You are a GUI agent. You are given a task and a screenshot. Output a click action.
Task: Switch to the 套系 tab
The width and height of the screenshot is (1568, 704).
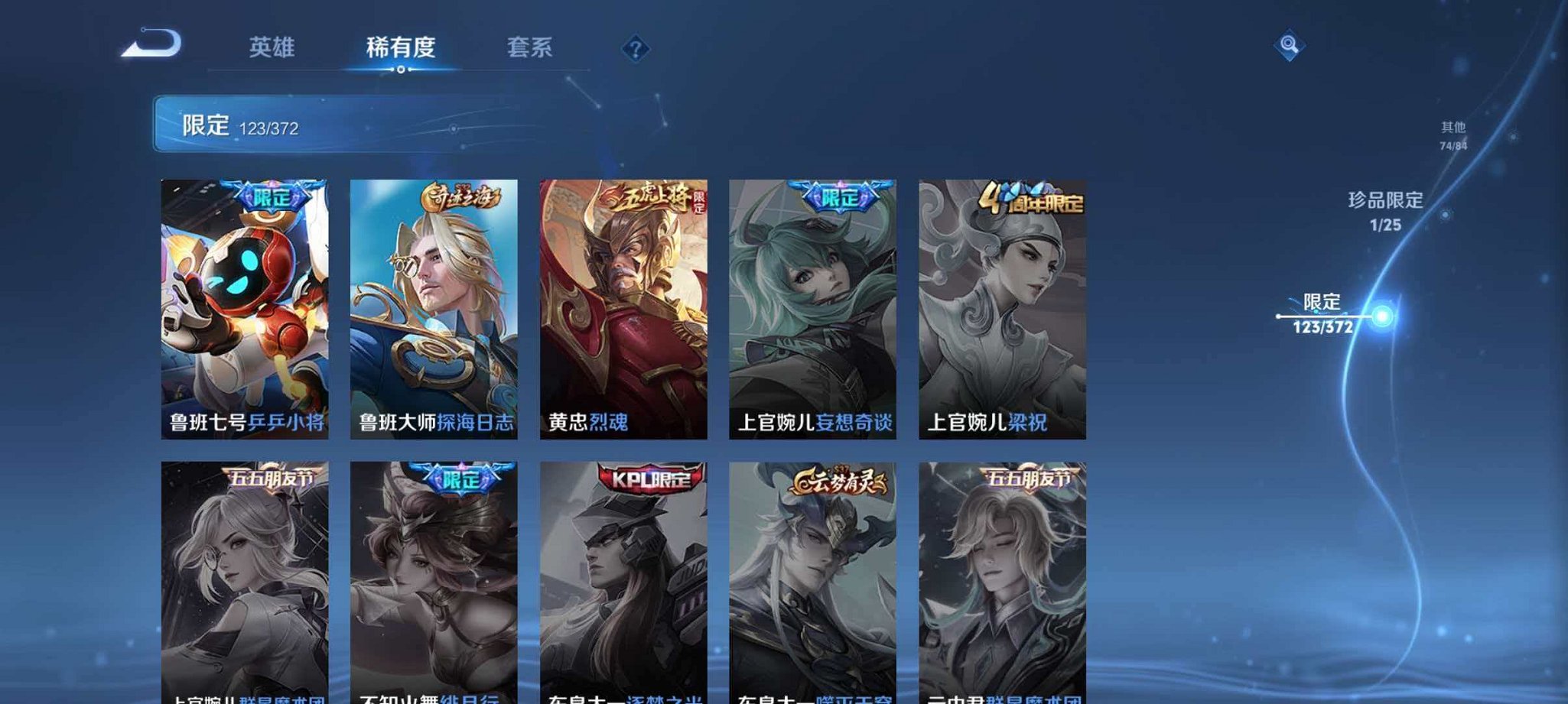(529, 47)
